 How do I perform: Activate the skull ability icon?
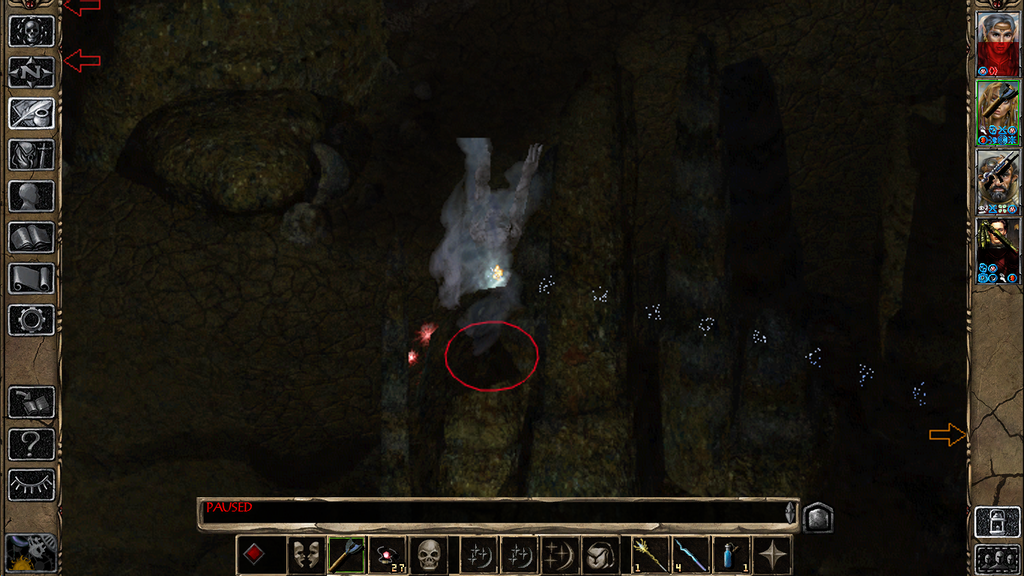point(429,555)
